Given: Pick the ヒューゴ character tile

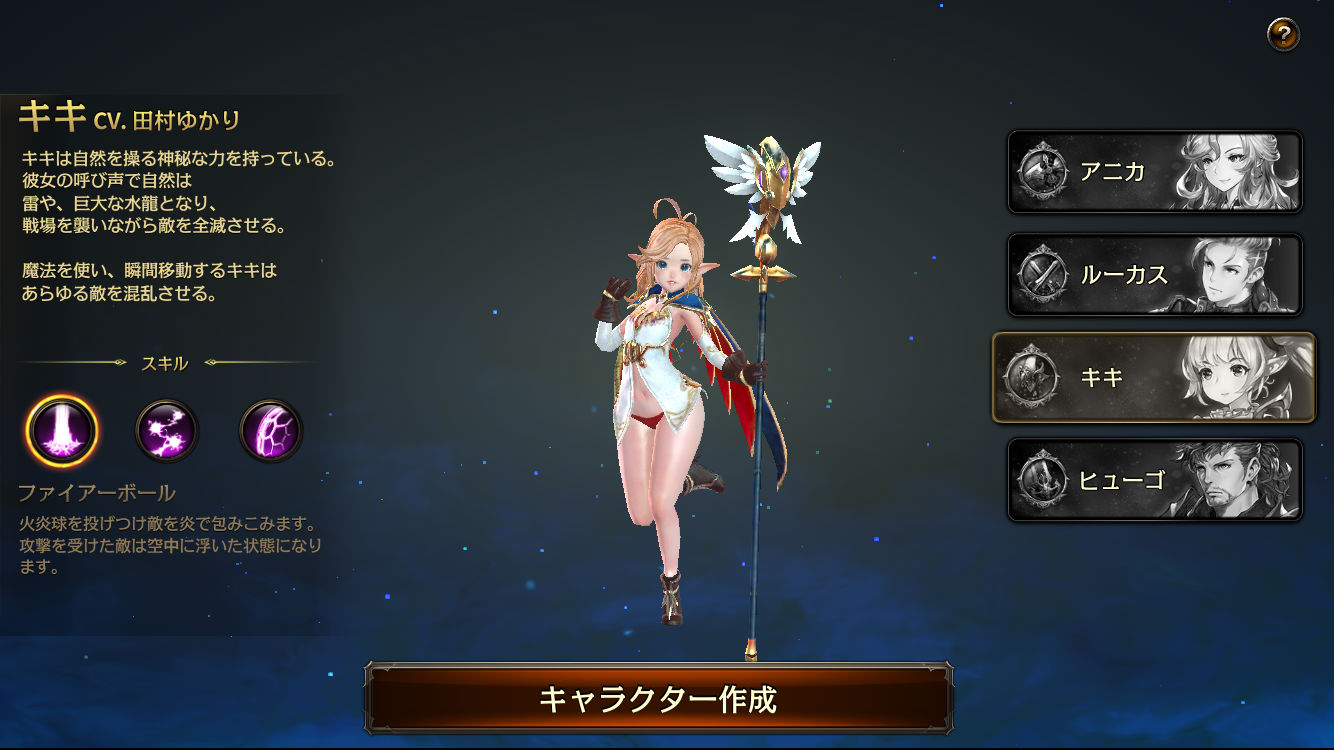Looking at the screenshot, I should pos(1154,480).
